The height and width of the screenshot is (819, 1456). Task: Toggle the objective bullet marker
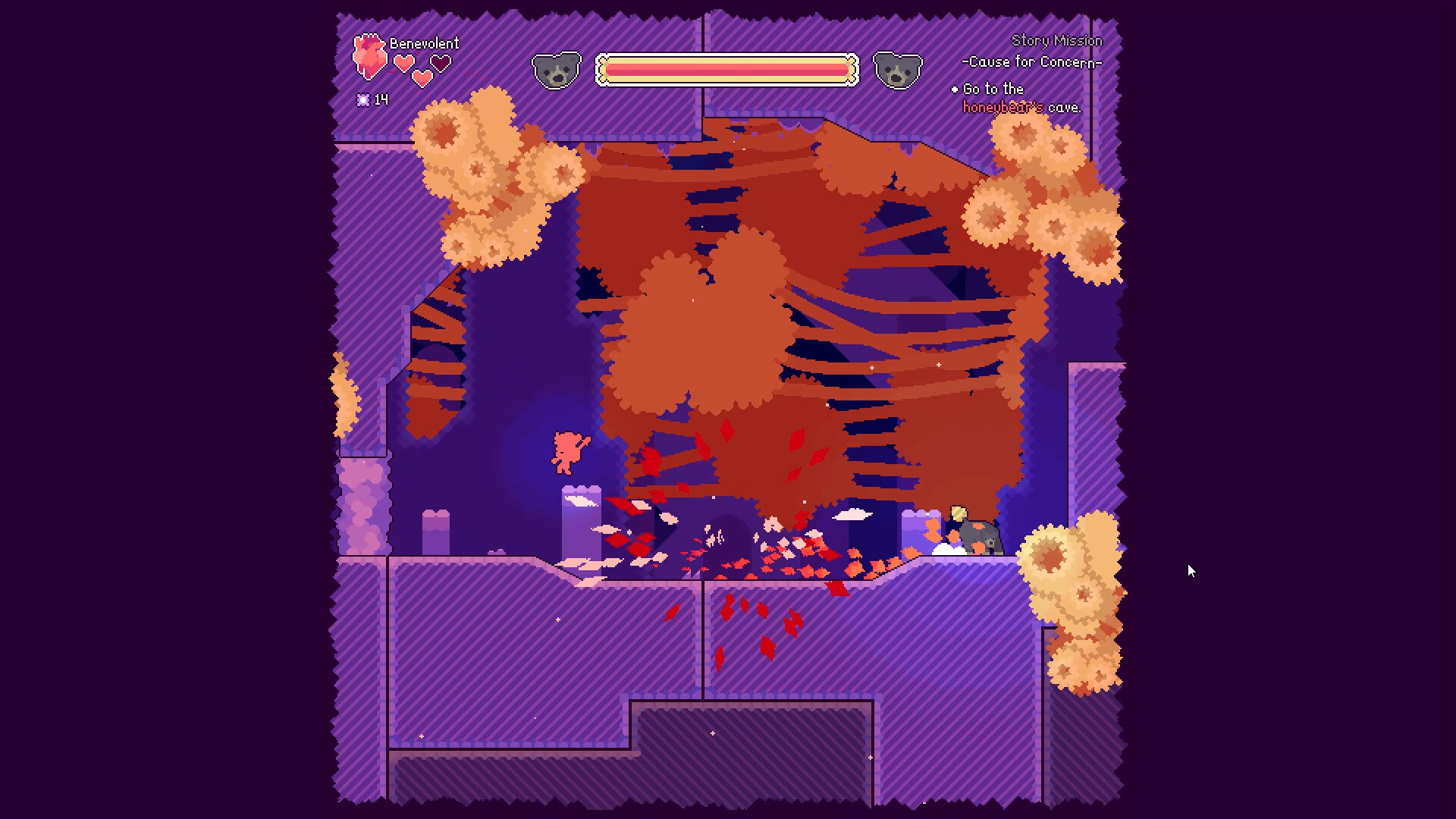coord(954,89)
